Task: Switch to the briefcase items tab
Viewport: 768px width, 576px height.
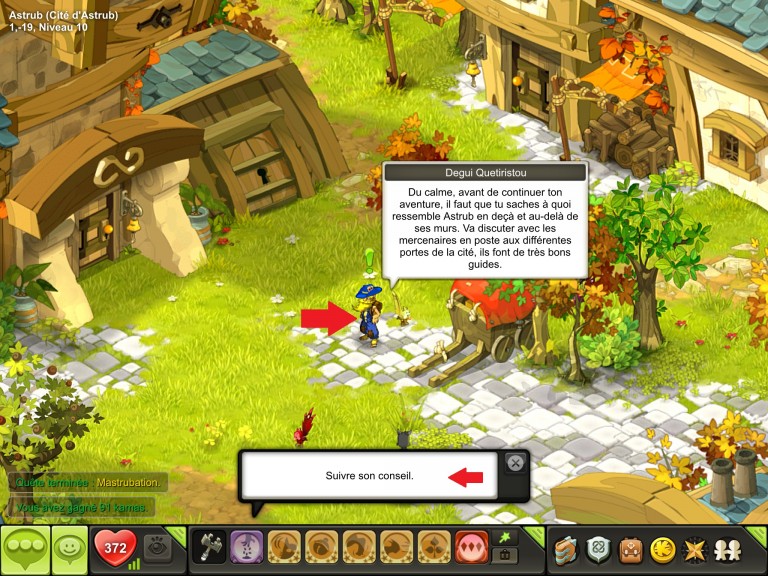Action: (503, 556)
